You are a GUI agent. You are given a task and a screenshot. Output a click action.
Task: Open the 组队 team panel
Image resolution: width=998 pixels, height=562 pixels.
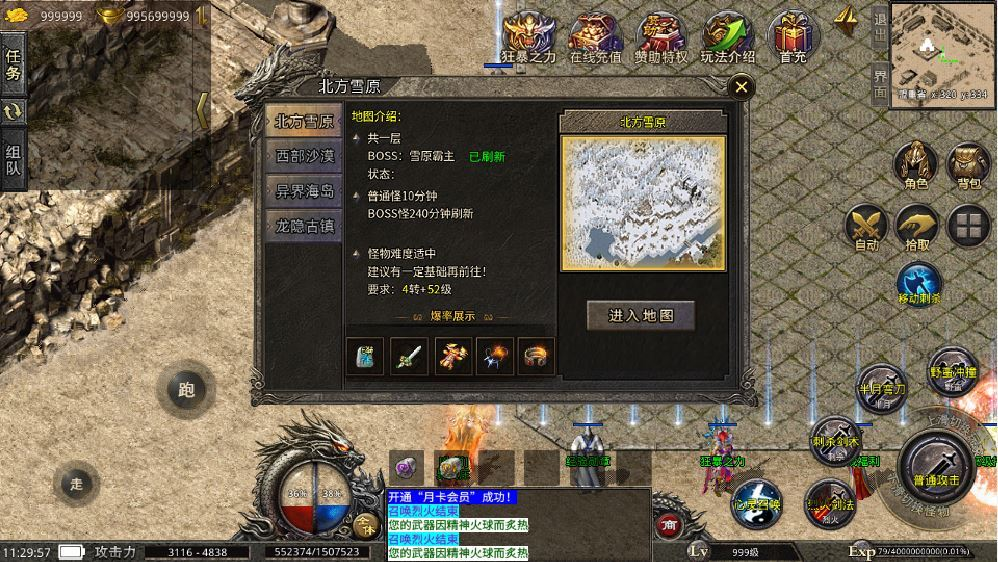coord(14,160)
